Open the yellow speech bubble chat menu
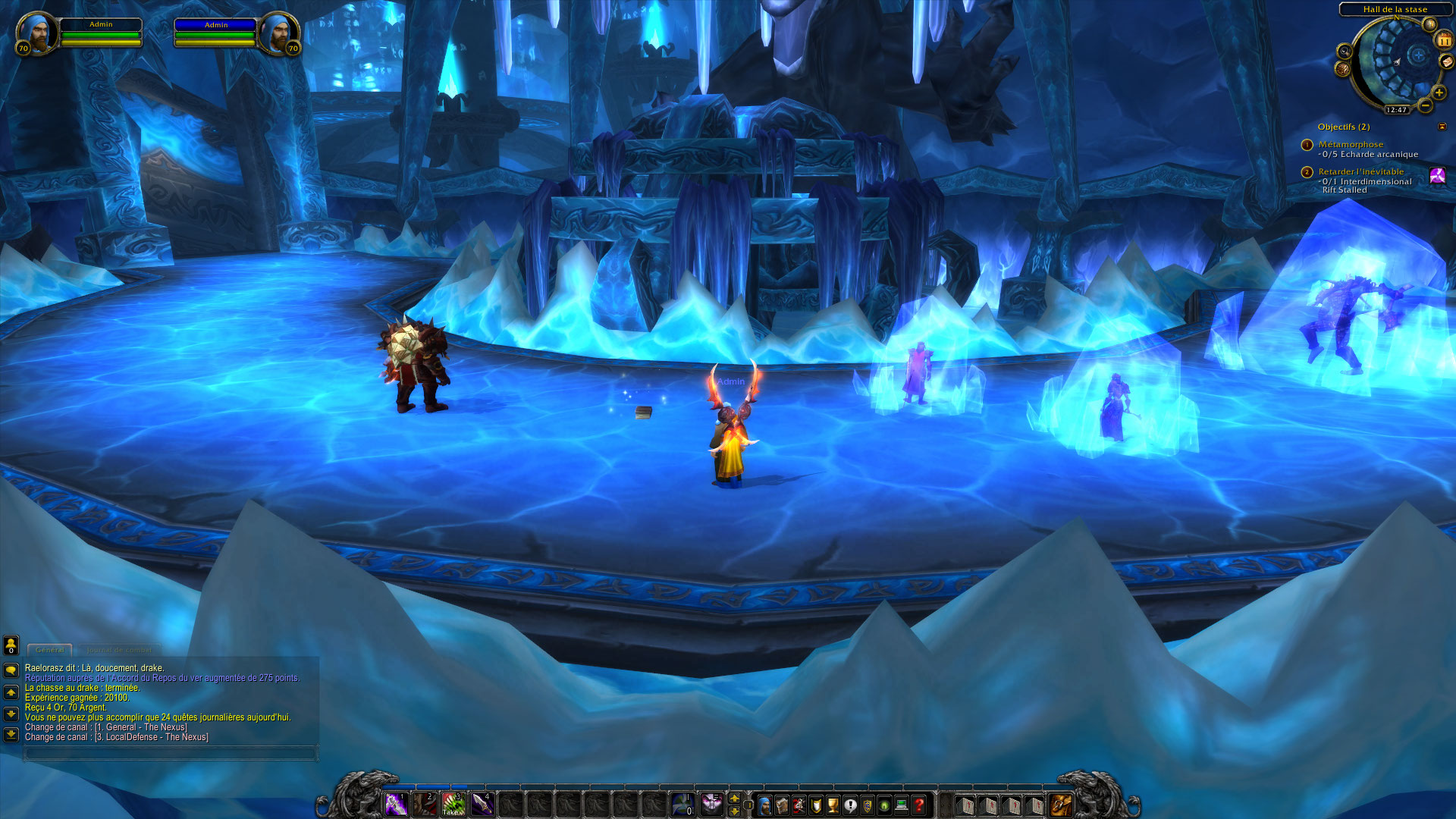This screenshot has width=1456, height=819. click(x=11, y=670)
